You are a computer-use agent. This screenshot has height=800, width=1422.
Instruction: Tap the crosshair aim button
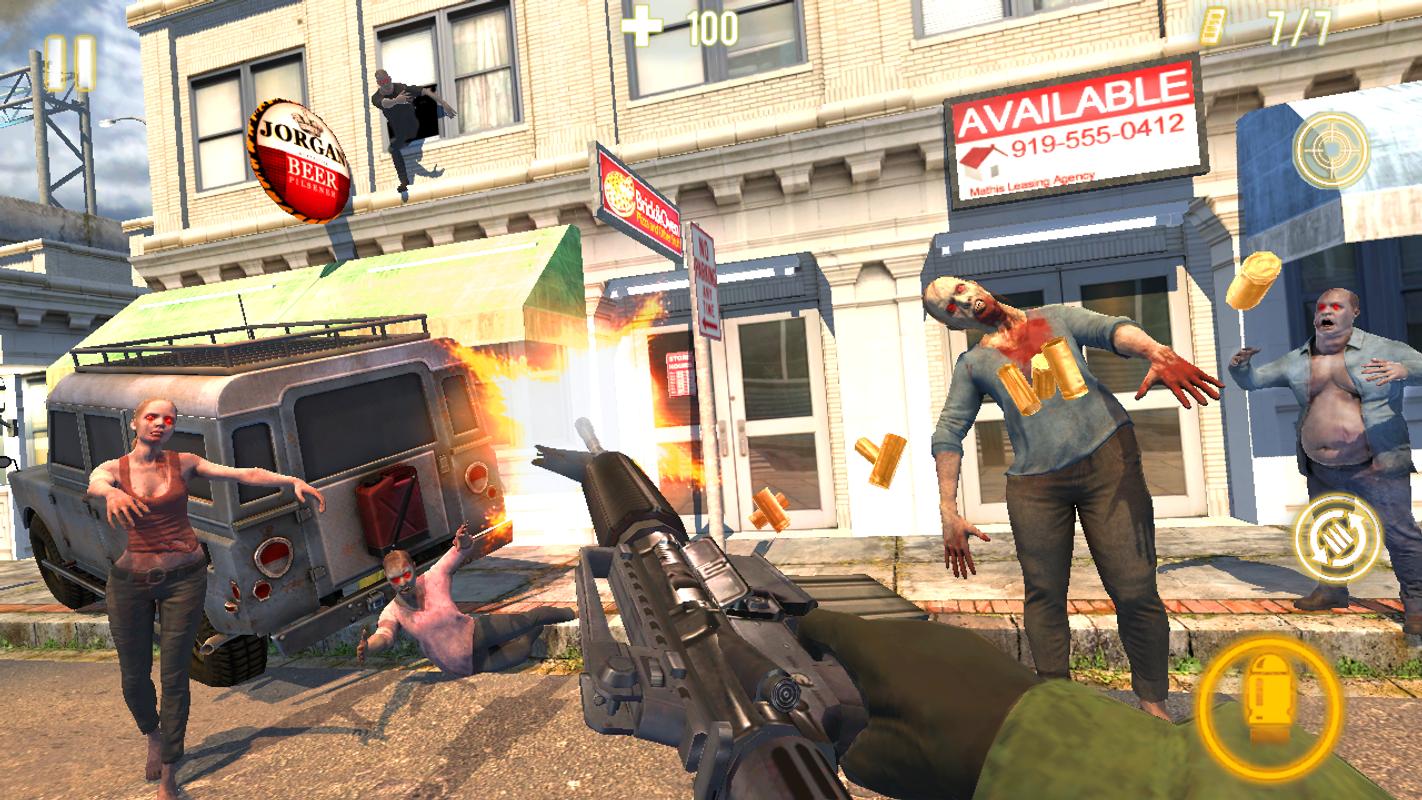click(x=1330, y=150)
